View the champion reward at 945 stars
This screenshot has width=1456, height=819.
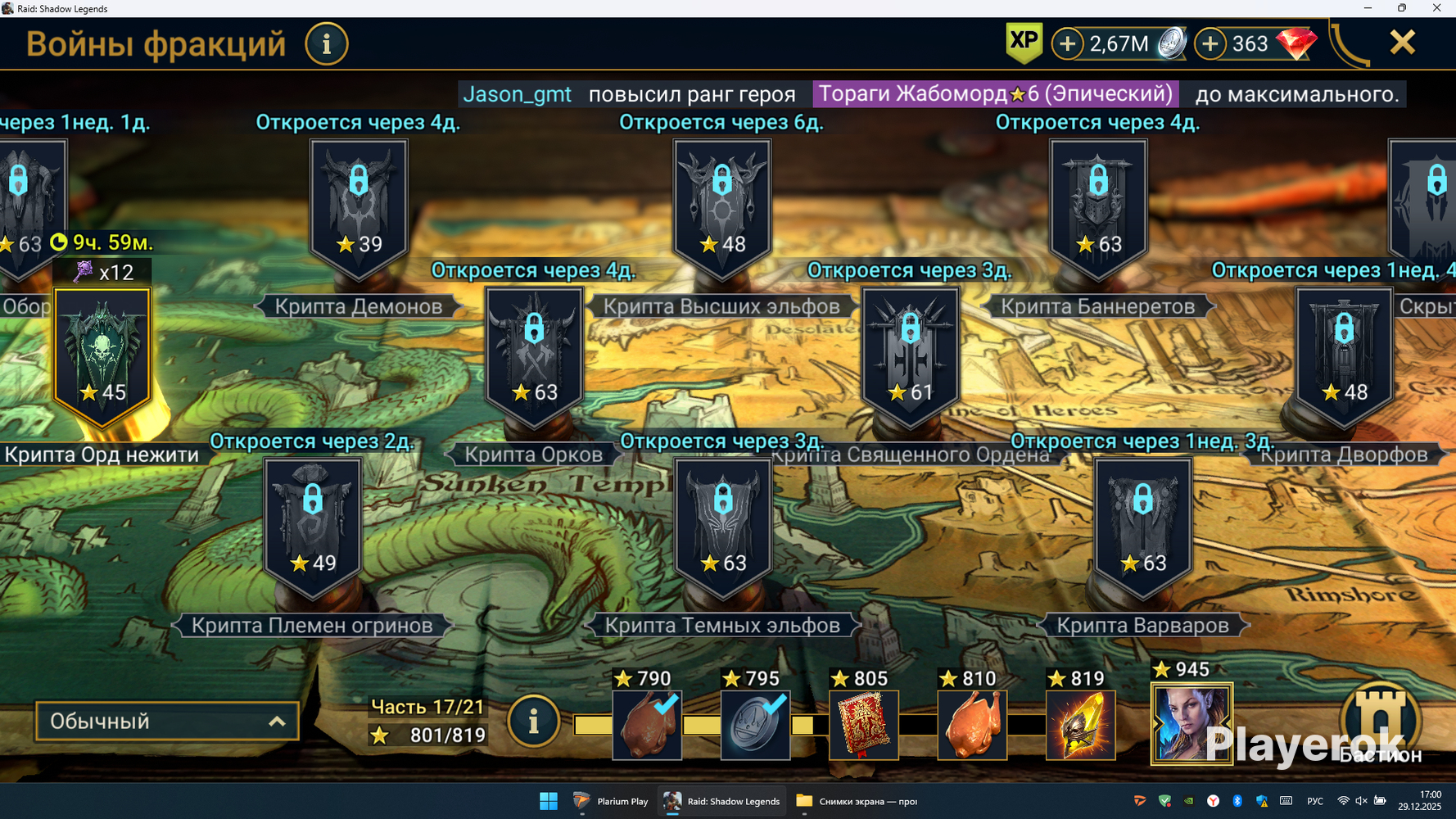point(1191,725)
